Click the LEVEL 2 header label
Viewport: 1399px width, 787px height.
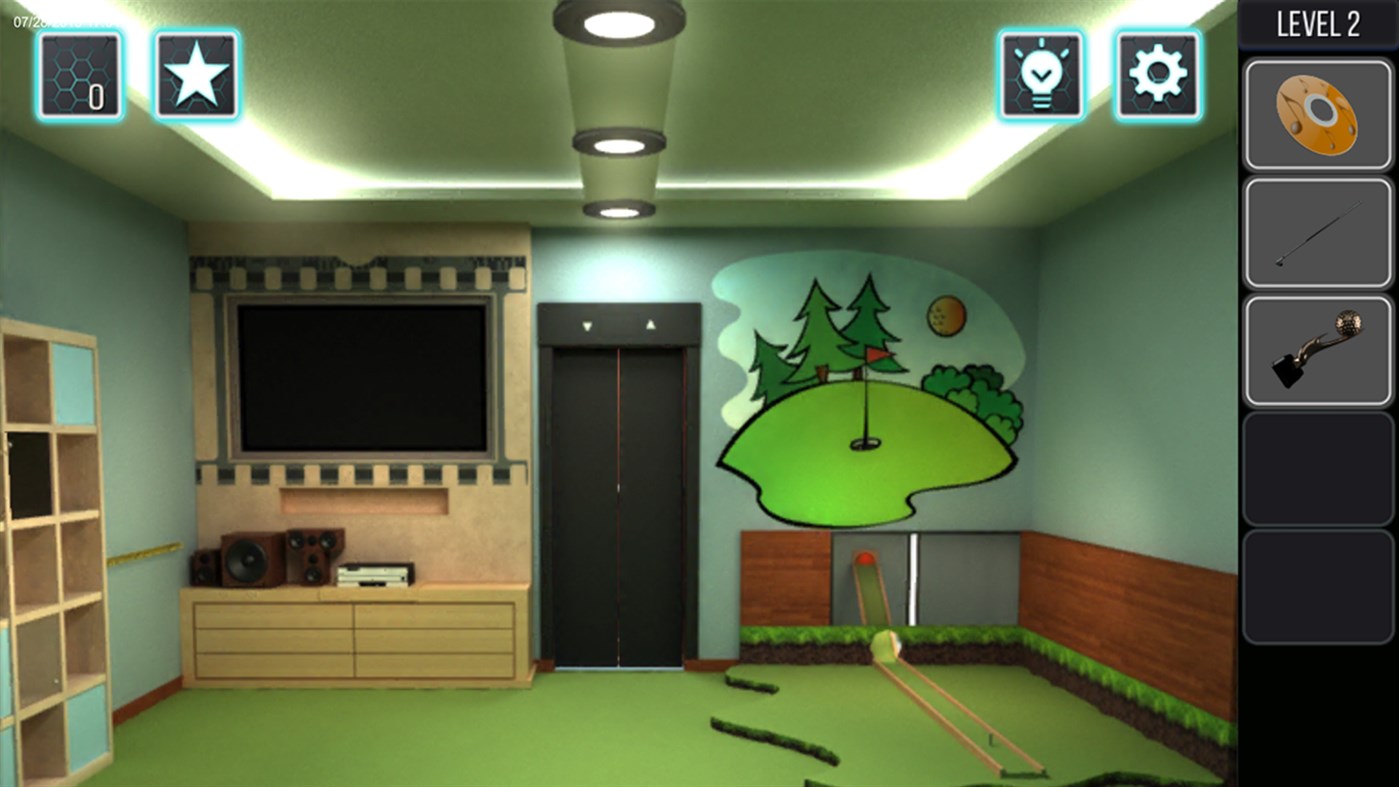(x=1318, y=22)
